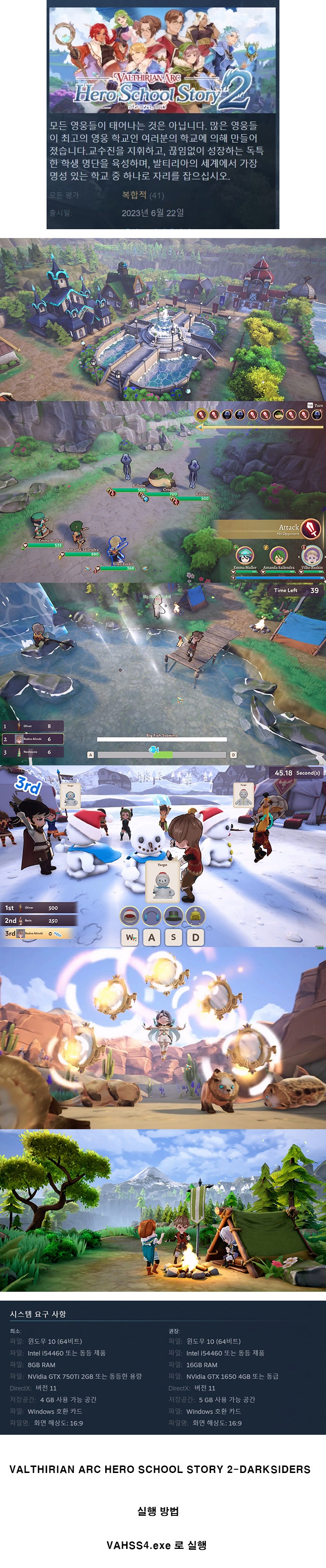Screen dimensions: 326x1568
Task: Pick the blue earmuffs icon
Action: click(151, 915)
